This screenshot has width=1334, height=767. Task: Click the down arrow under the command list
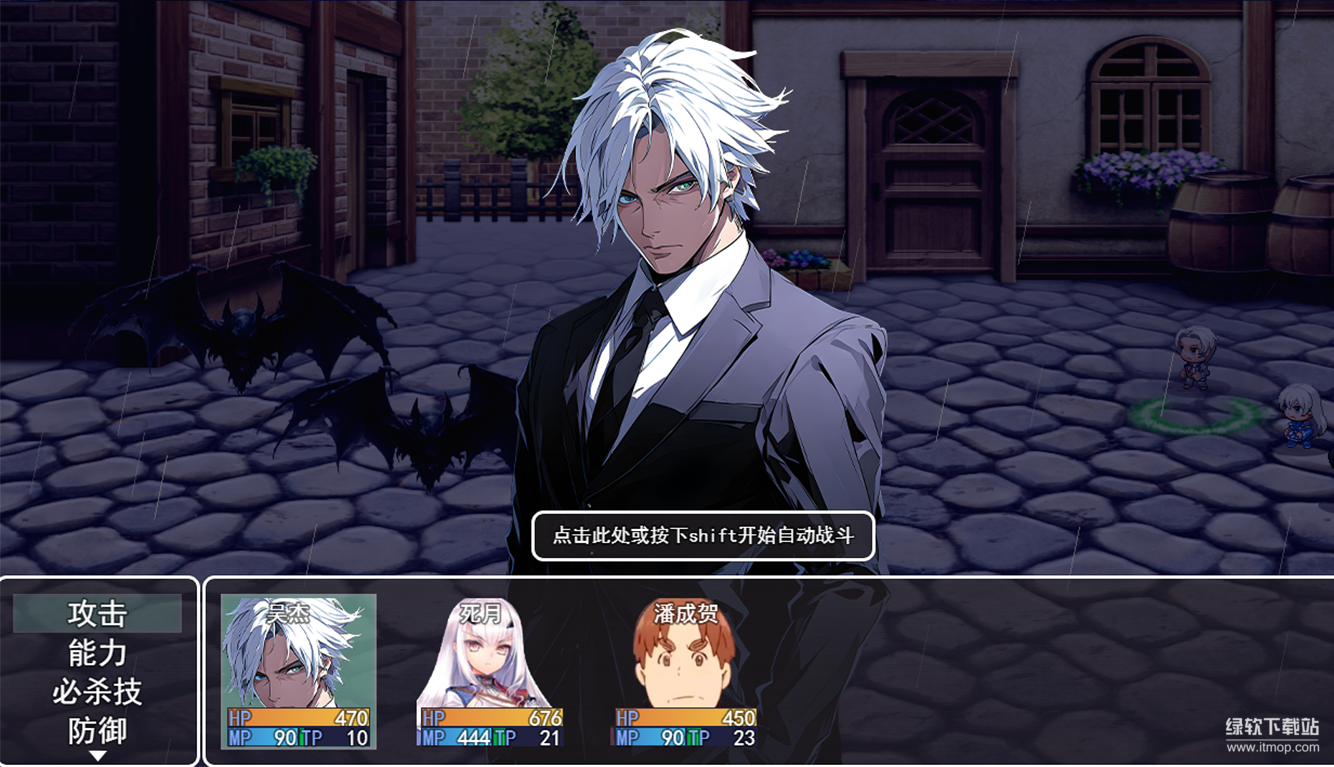[98, 756]
